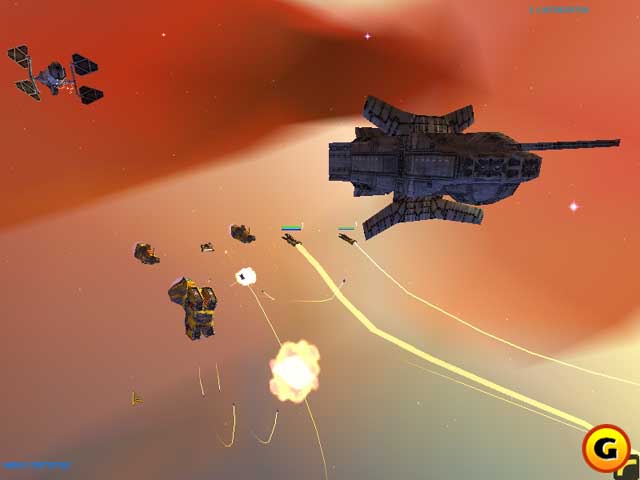Select the health-barred fighter leaving the thick yellow trail
The width and height of the screenshot is (640, 480).
[292, 239]
